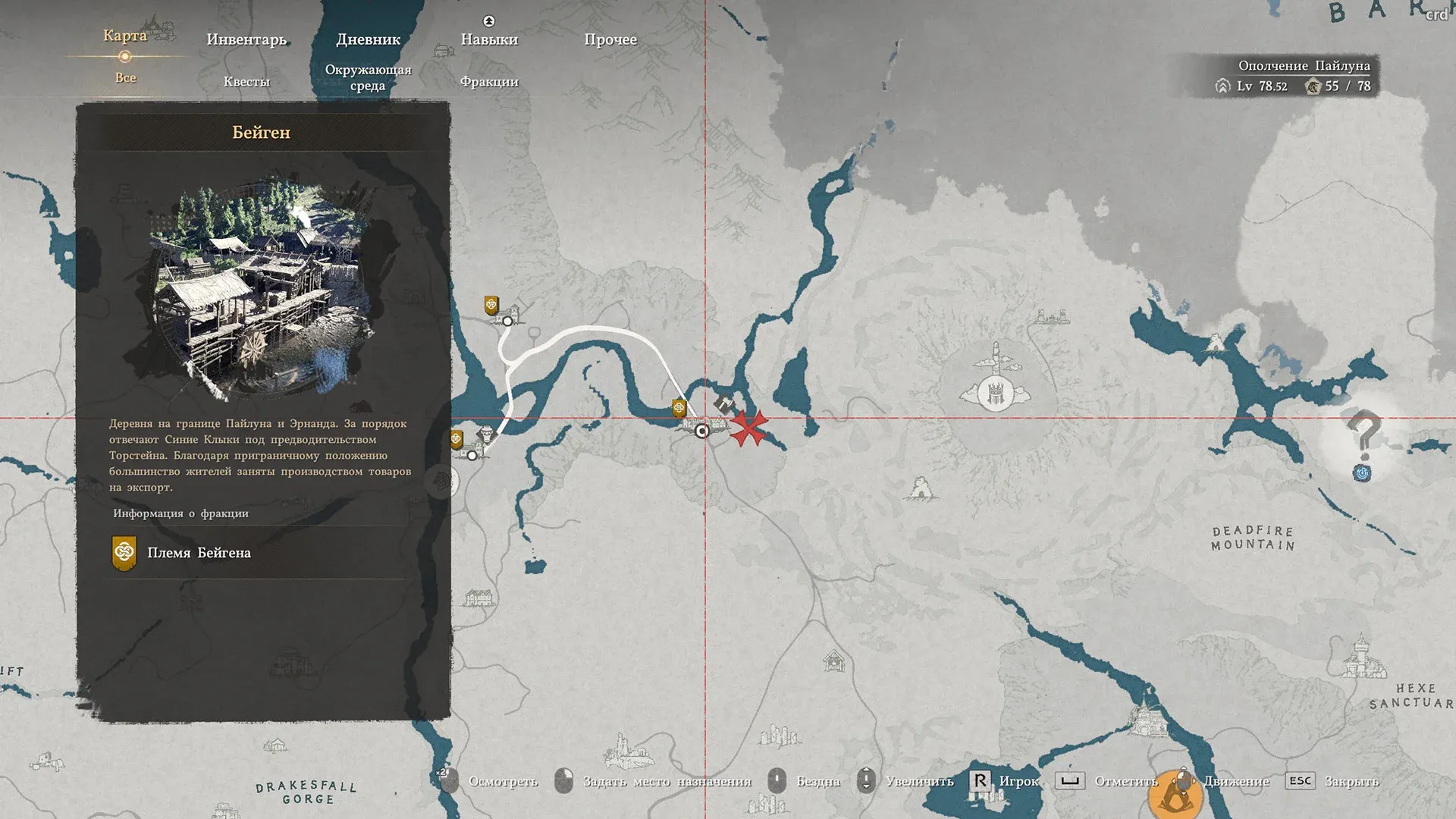Select the player position marker on the route

pos(702,431)
